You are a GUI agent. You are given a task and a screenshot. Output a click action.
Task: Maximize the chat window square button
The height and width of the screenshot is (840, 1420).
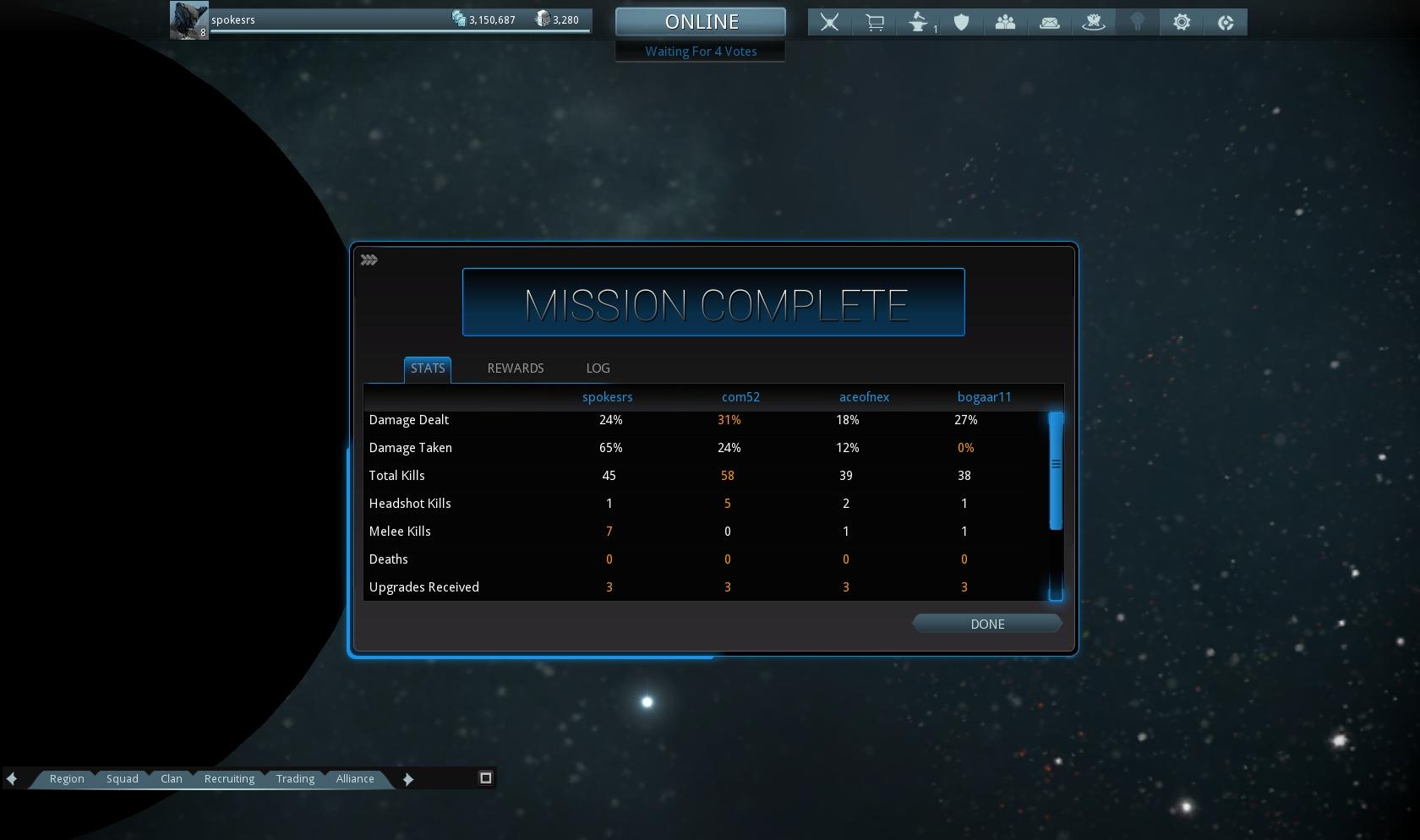(x=486, y=777)
